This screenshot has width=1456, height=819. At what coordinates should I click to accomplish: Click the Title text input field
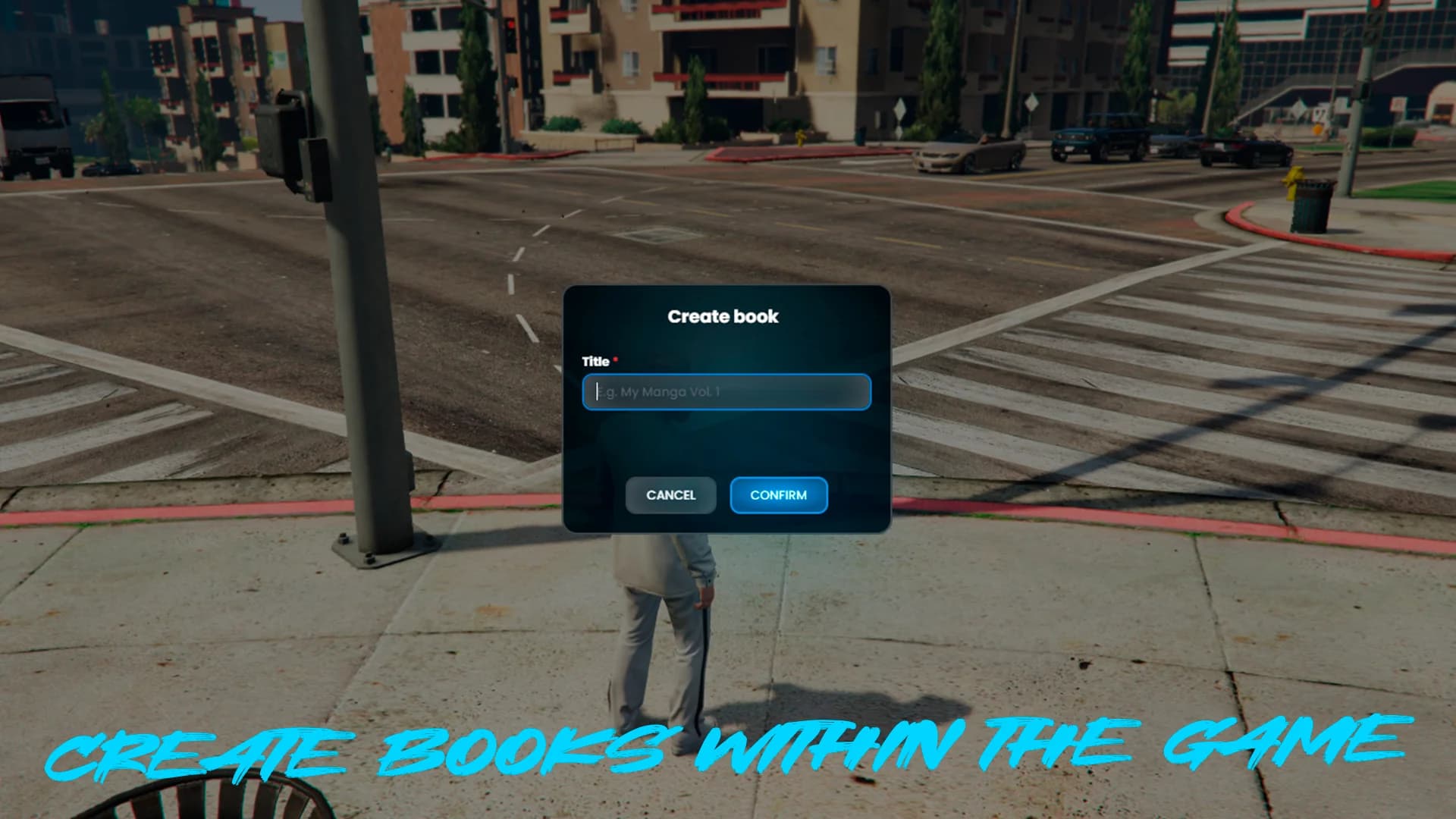click(726, 392)
